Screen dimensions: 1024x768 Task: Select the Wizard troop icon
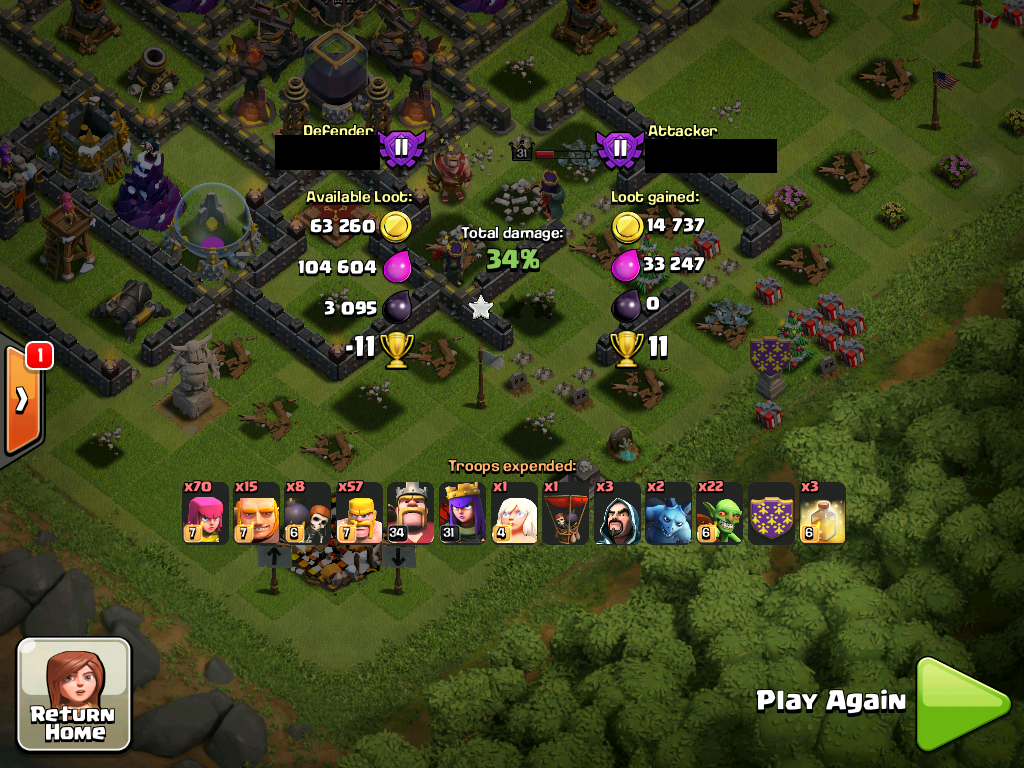[x=617, y=514]
